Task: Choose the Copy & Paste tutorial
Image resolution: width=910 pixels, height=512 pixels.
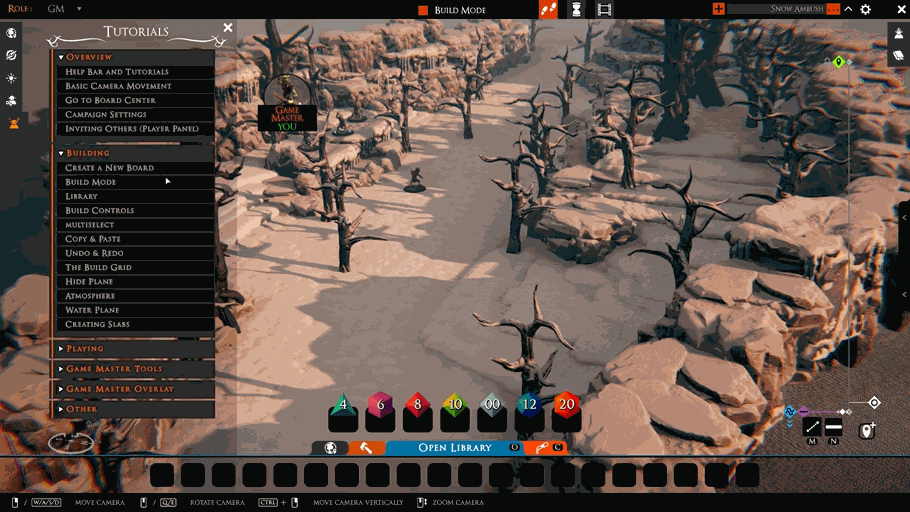Action: pyautogui.click(x=93, y=239)
